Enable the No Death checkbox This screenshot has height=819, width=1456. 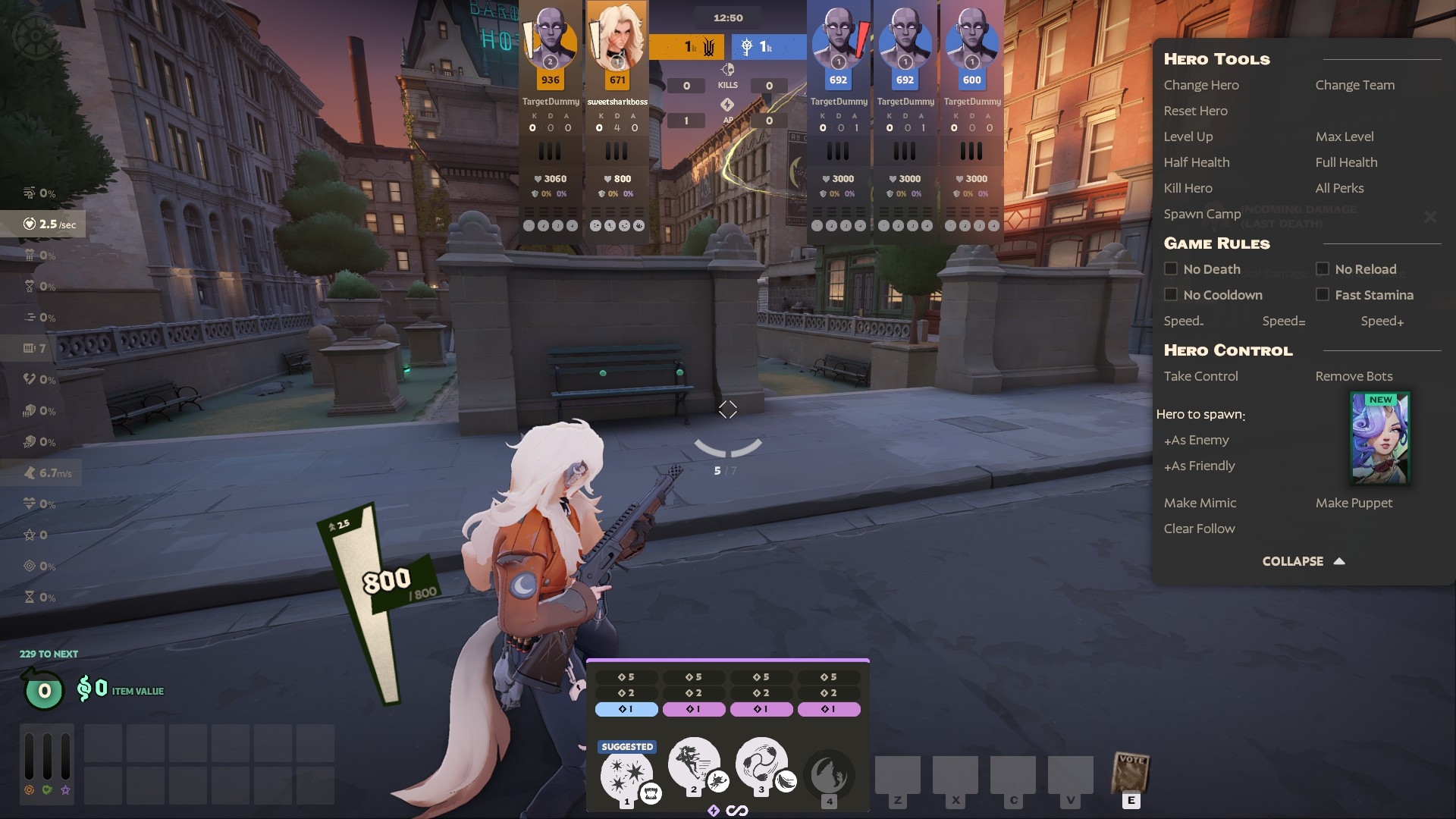pos(1171,269)
